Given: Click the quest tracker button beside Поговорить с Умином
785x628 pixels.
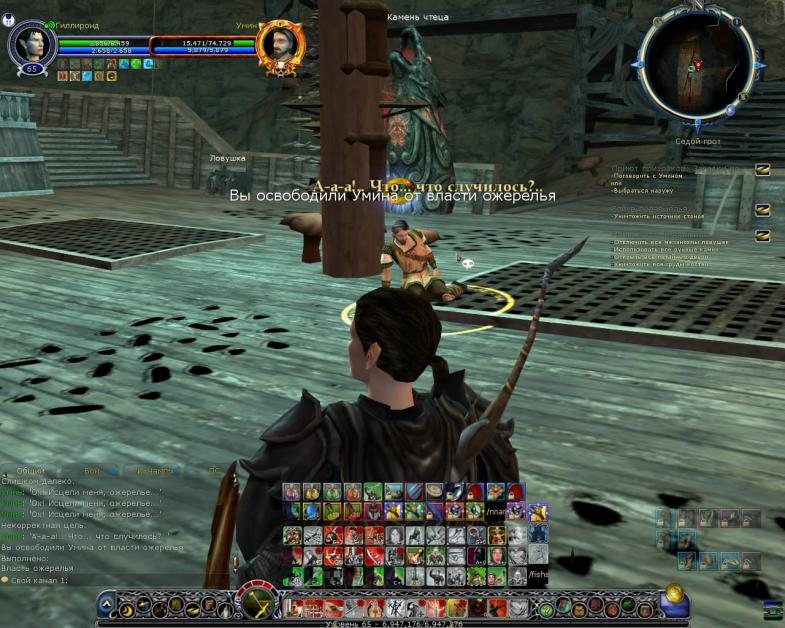Looking at the screenshot, I should pos(762,170).
